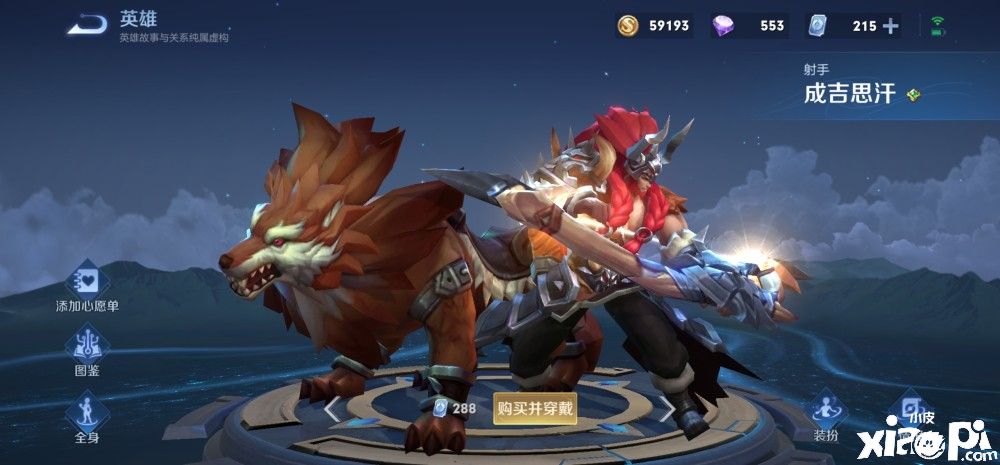Viewport: 1000px width, 465px height.
Task: Open the 图鉴 codex icon
Action: click(x=87, y=347)
